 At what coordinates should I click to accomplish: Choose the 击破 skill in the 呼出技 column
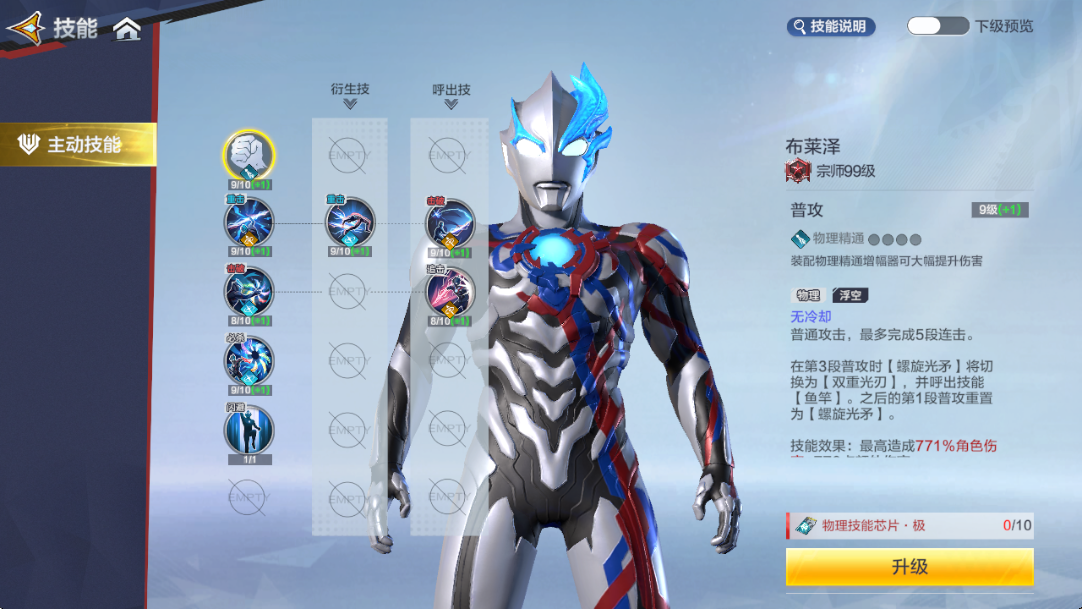[450, 222]
